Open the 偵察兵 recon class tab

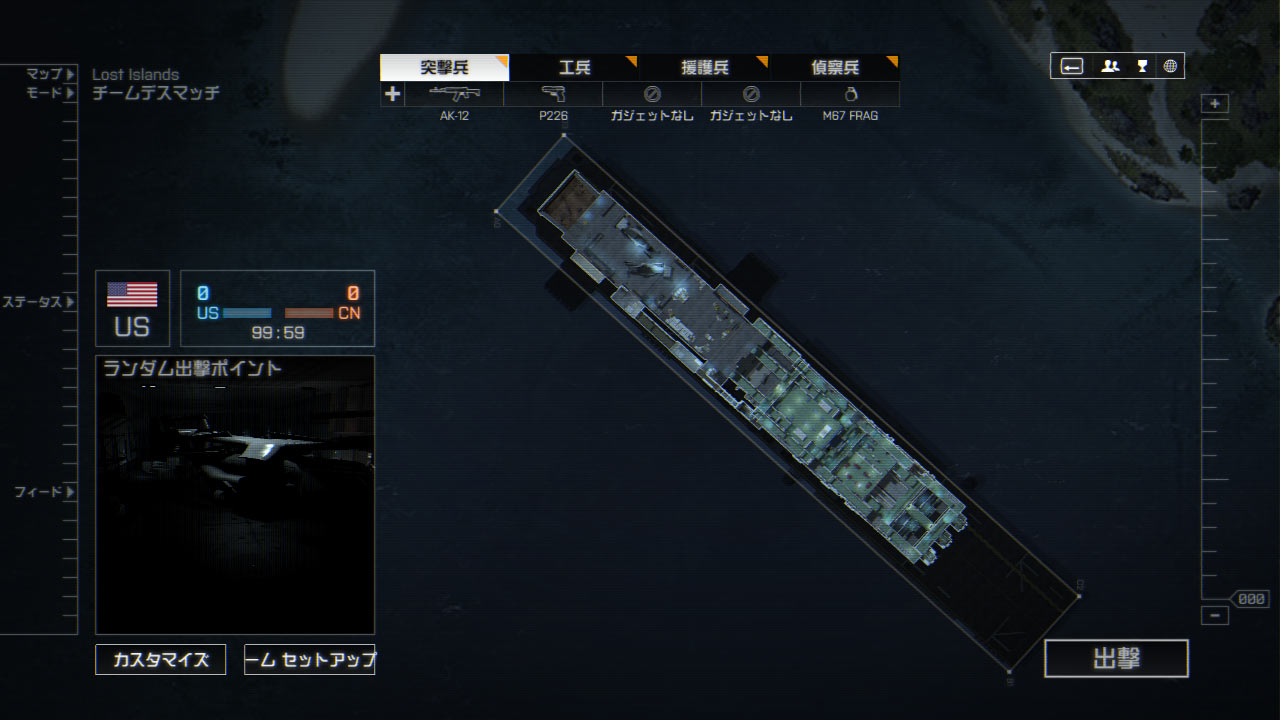pos(834,68)
